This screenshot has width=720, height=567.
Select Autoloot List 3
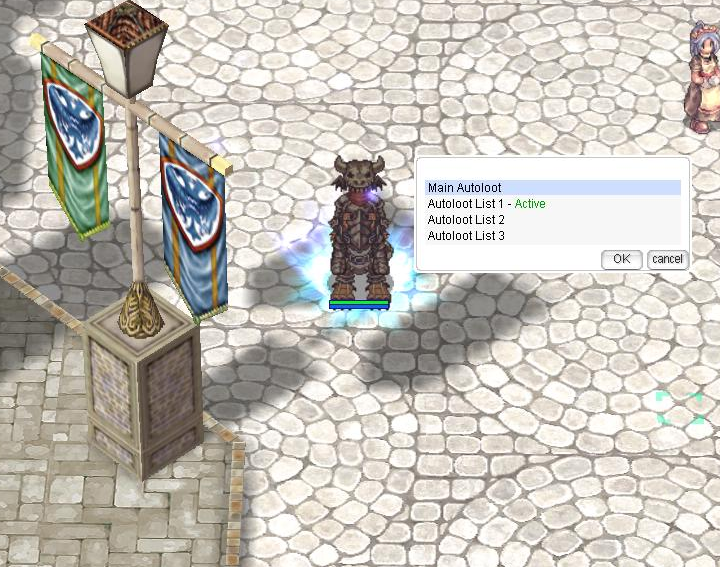466,236
